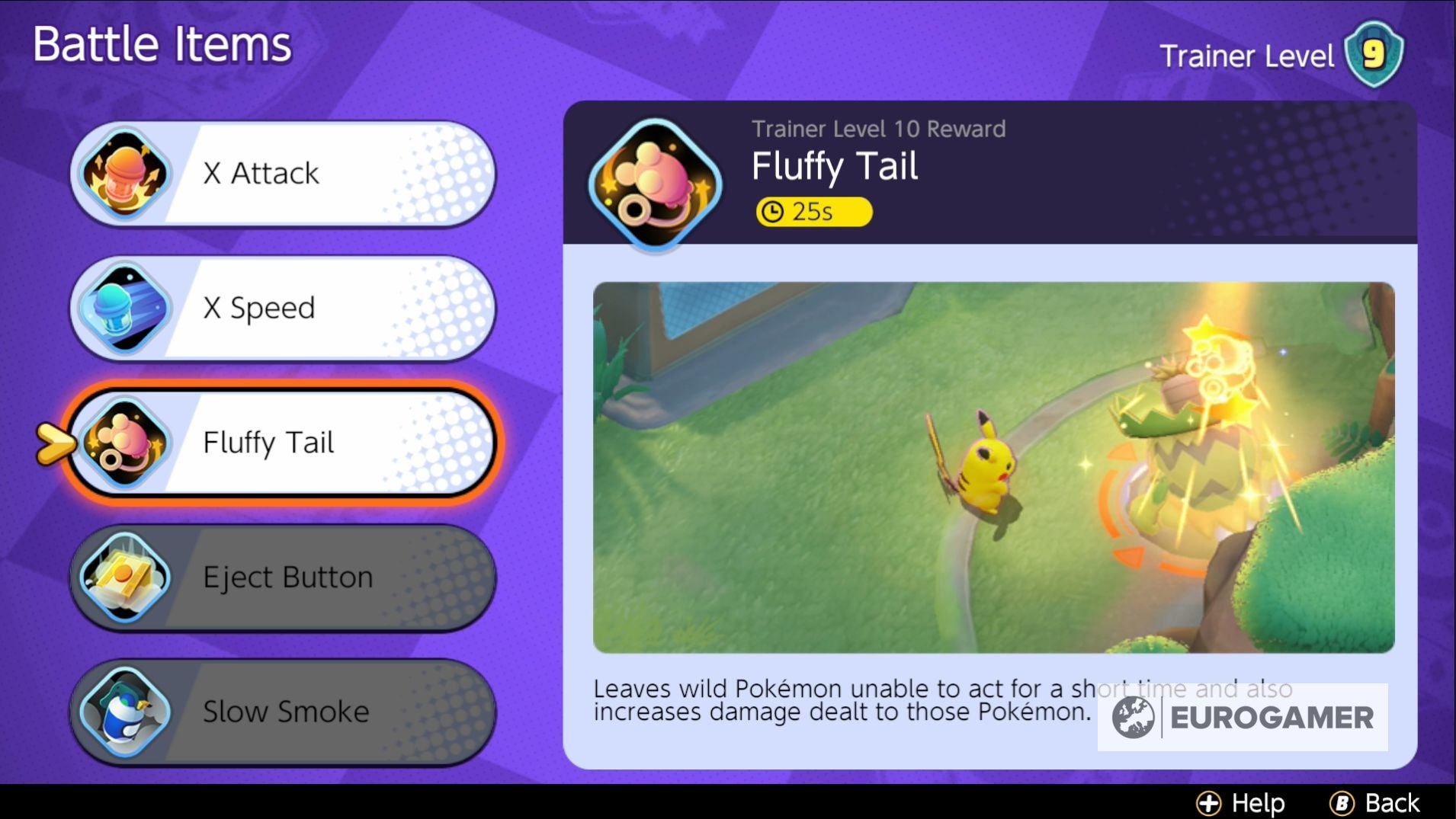Click the highlighted Fluffy Tail selection row
The height and width of the screenshot is (819, 1456).
(282, 443)
